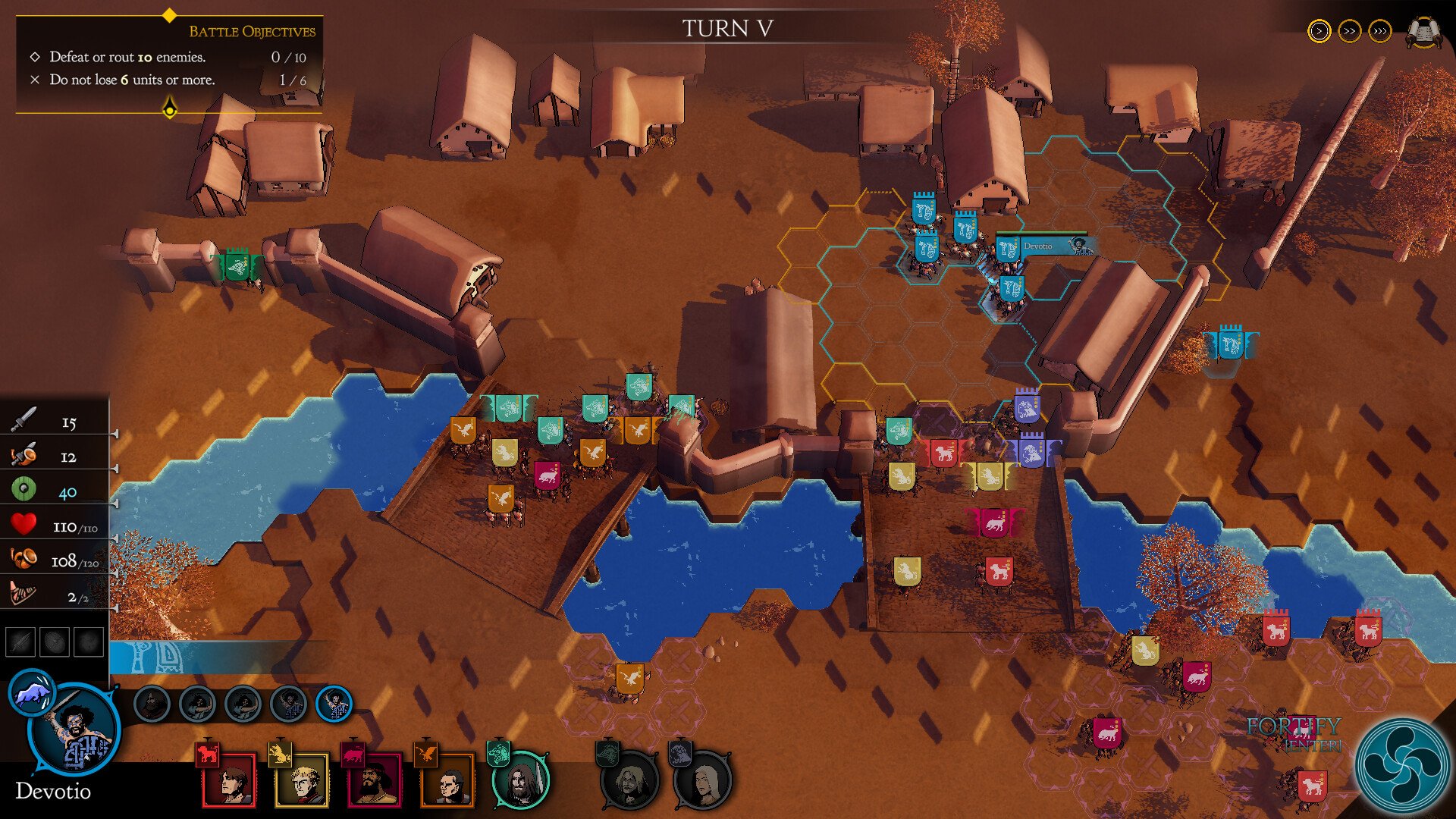This screenshot has width=1456, height=819.
Task: Select the green banner unit at wall gate
Action: click(237, 265)
